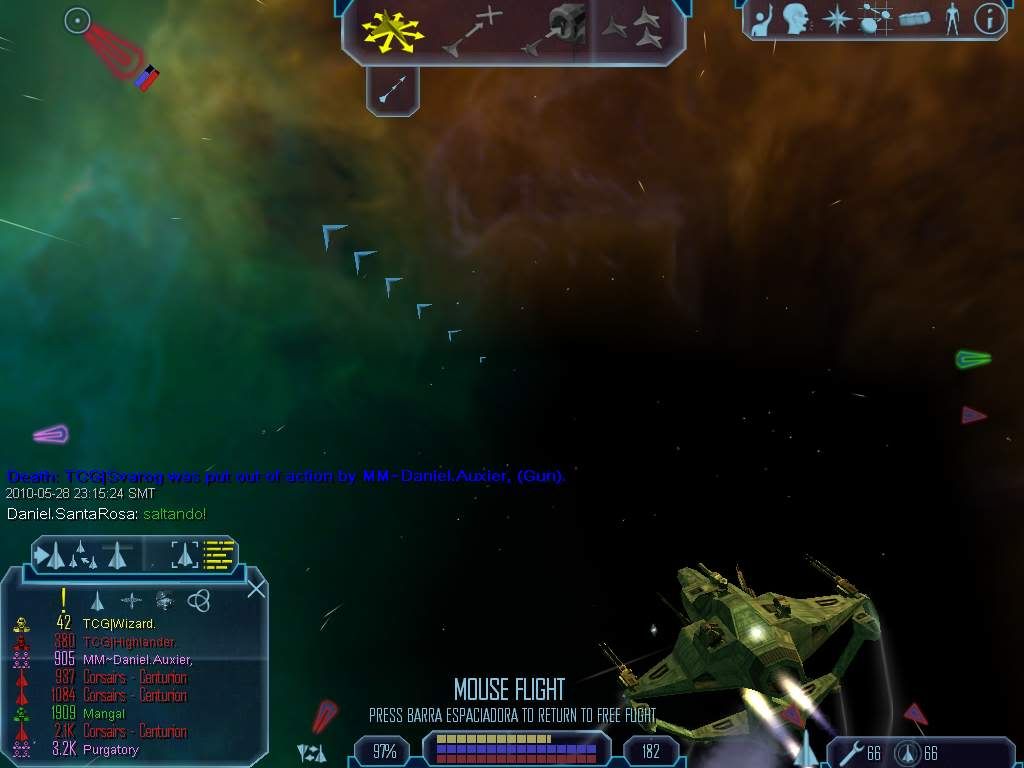Screen dimensions: 1024x768
Task: Open the circled 'i' information icon
Action: pyautogui.click(x=988, y=18)
